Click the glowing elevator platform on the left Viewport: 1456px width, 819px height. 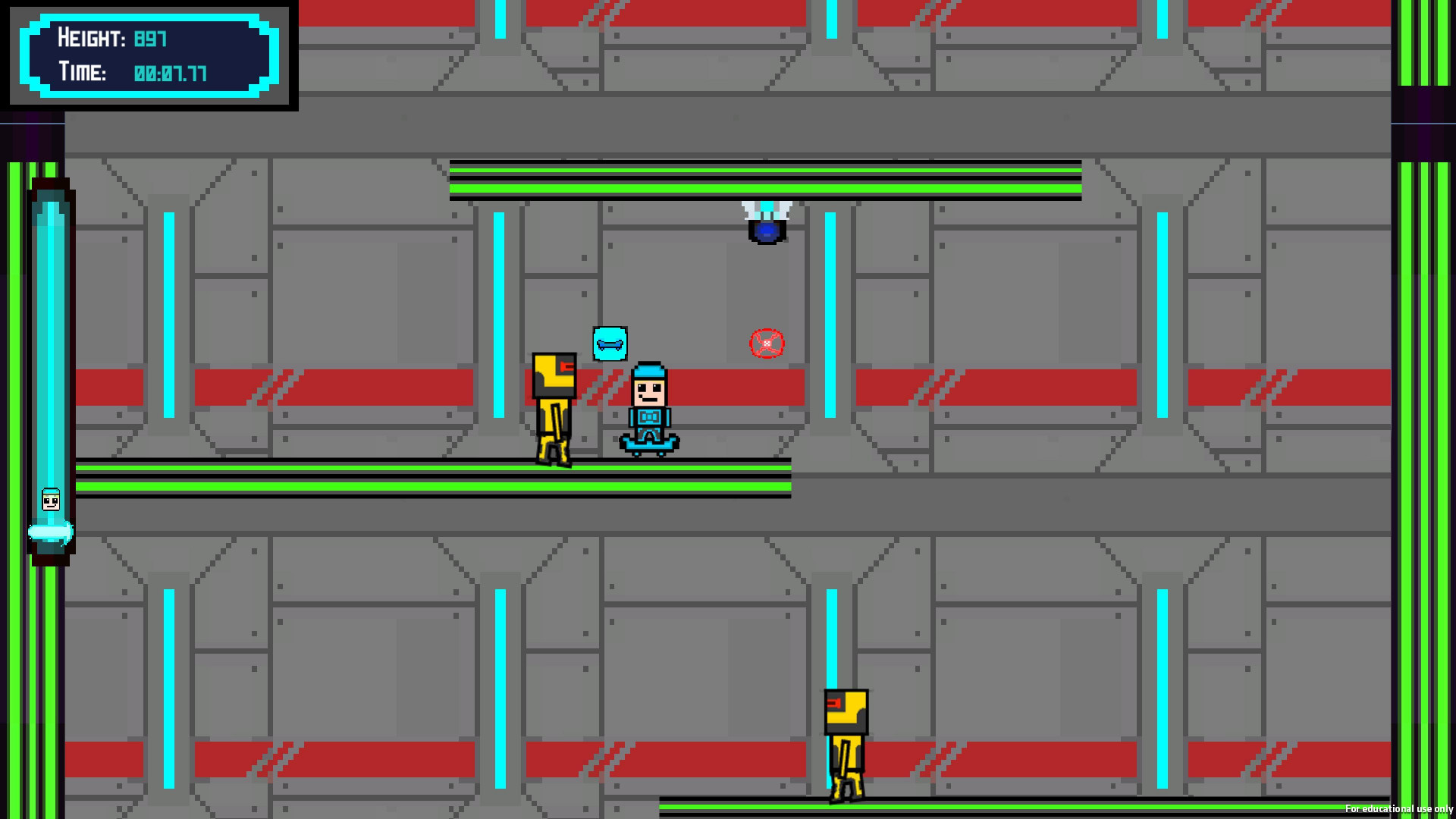click(x=50, y=533)
